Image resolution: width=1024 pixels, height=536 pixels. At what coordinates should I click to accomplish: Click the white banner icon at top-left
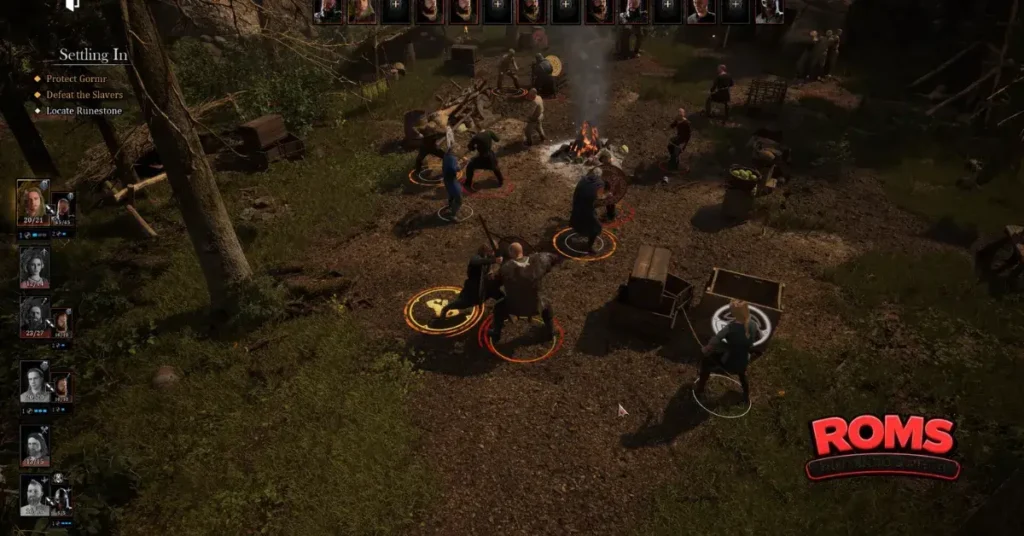coord(72,5)
